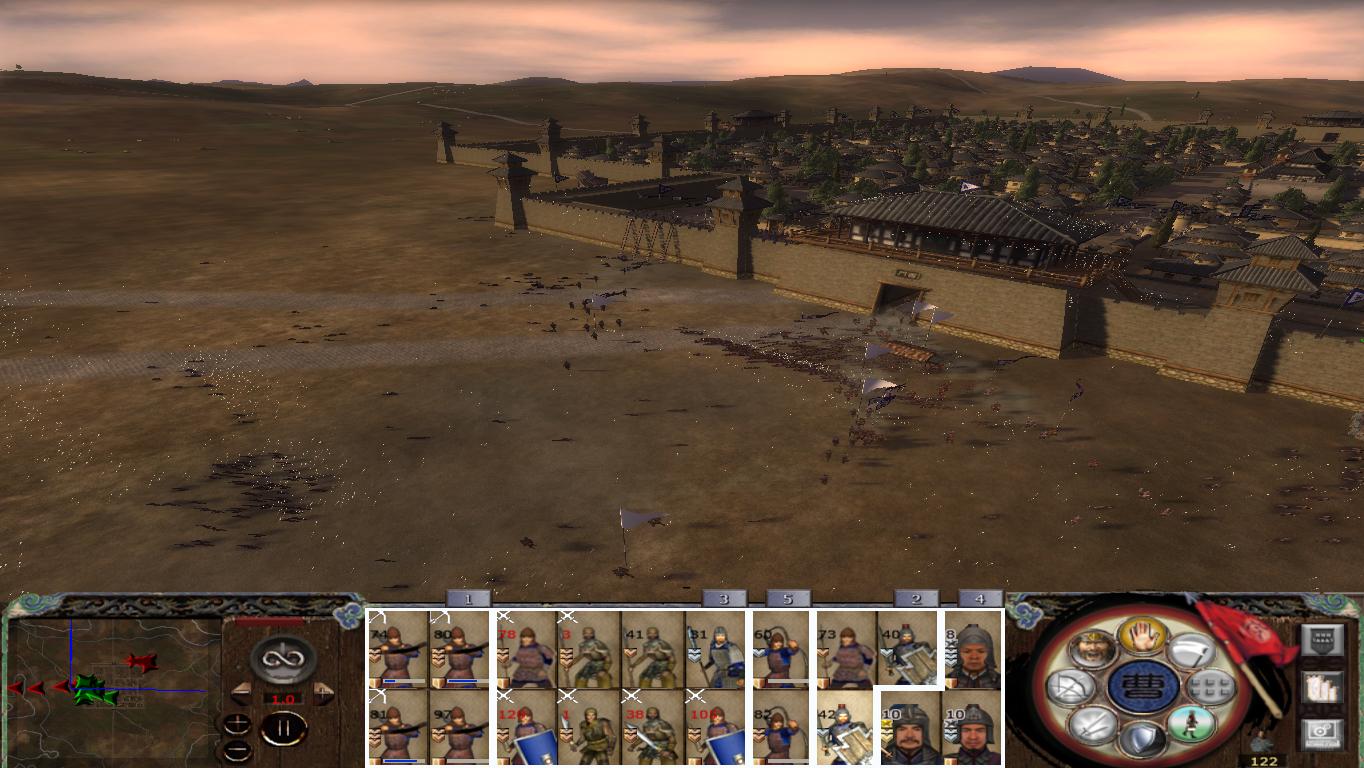
Task: Toggle guard mode with the shield icon
Action: 1144,738
